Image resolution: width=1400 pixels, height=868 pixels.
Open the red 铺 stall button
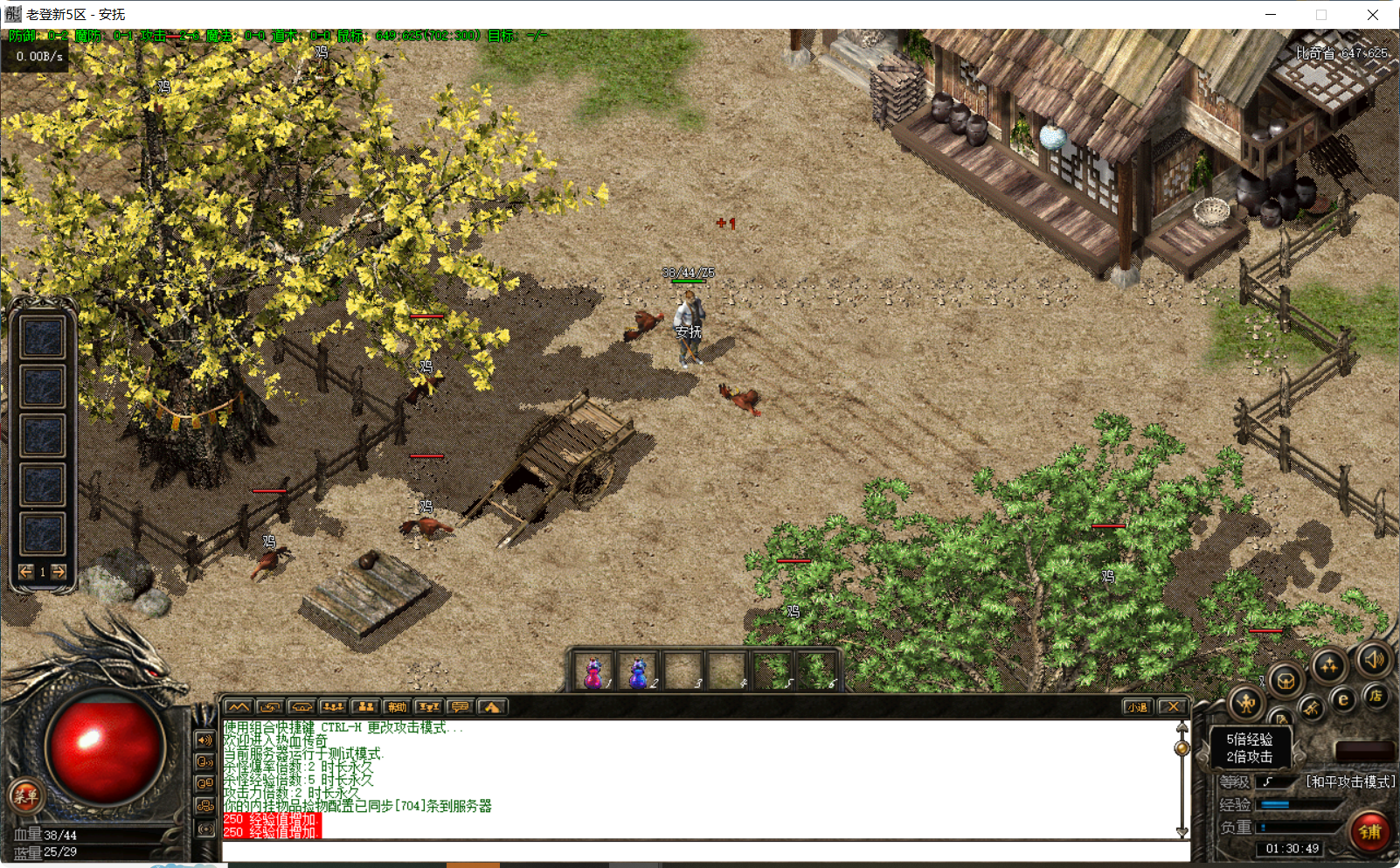pos(1369,831)
